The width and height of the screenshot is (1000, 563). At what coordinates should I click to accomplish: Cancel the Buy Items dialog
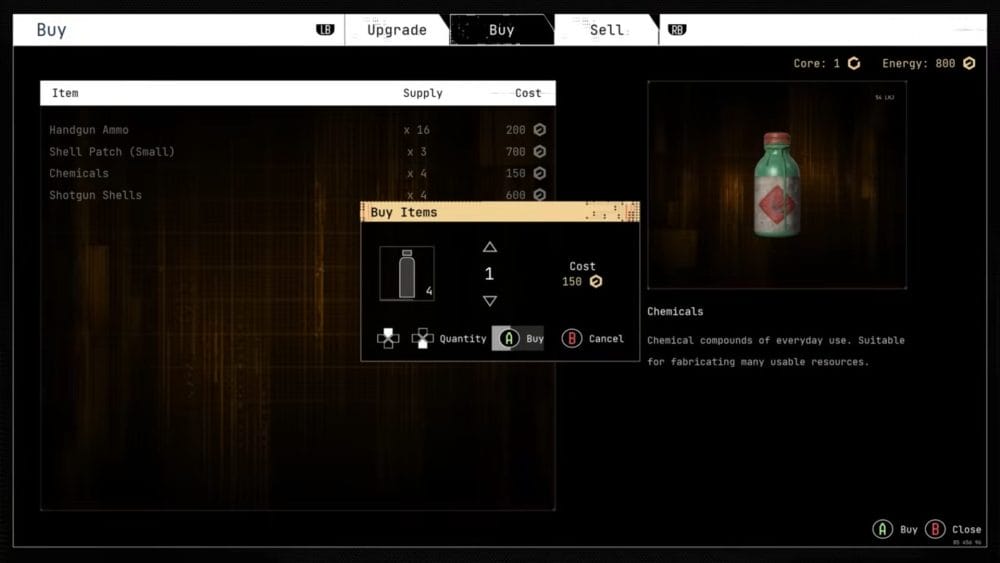point(593,339)
